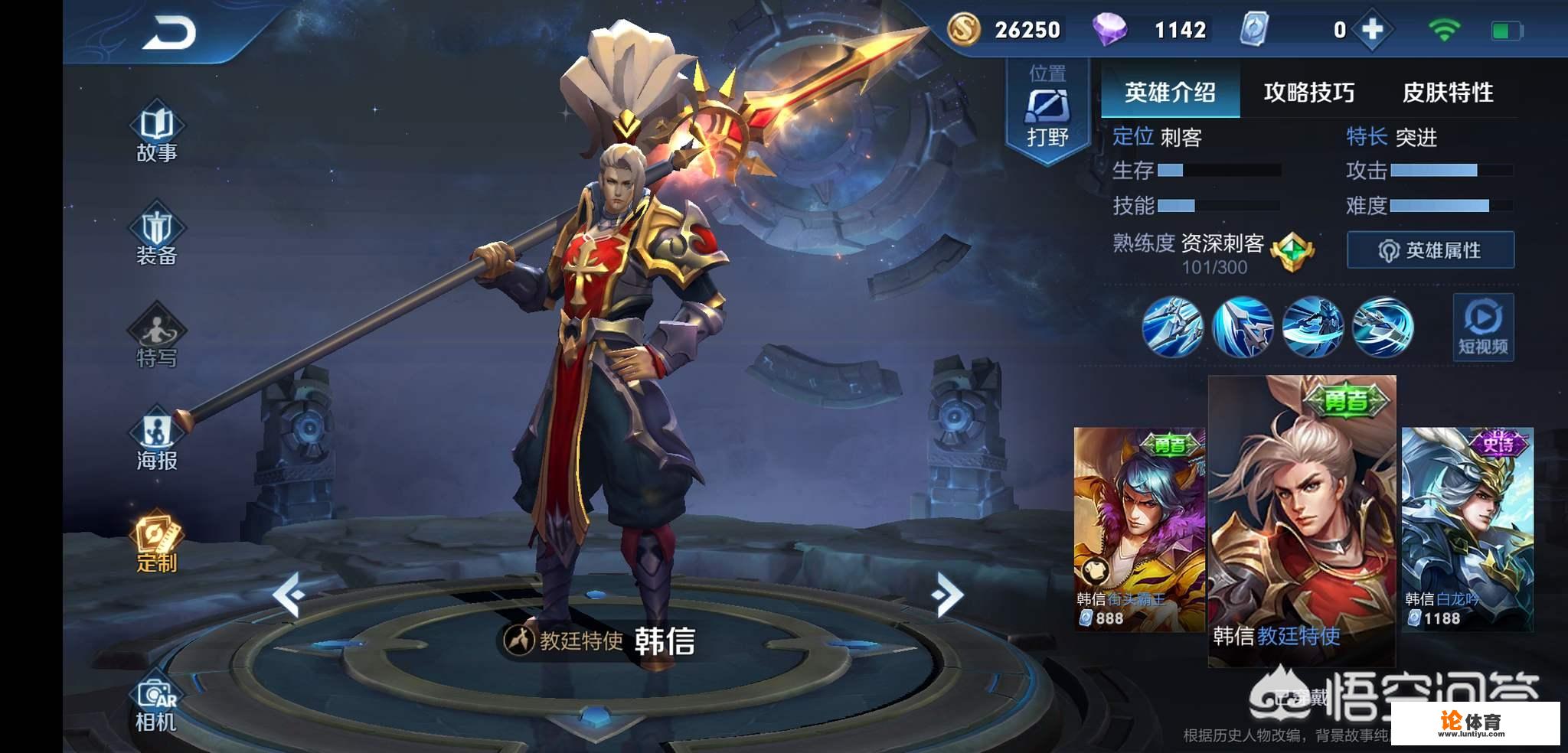
Task: Switch to the 皮肤特性 tab
Action: (1449, 92)
